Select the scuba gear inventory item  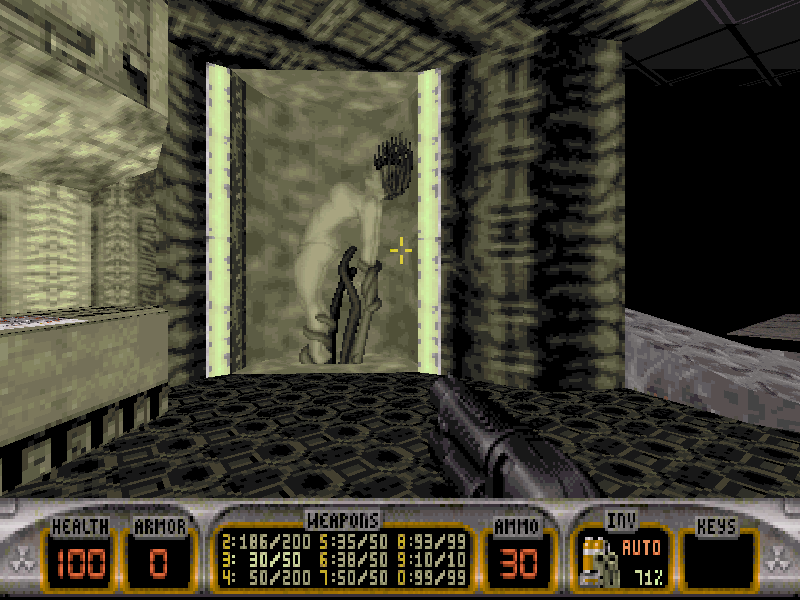coord(597,560)
